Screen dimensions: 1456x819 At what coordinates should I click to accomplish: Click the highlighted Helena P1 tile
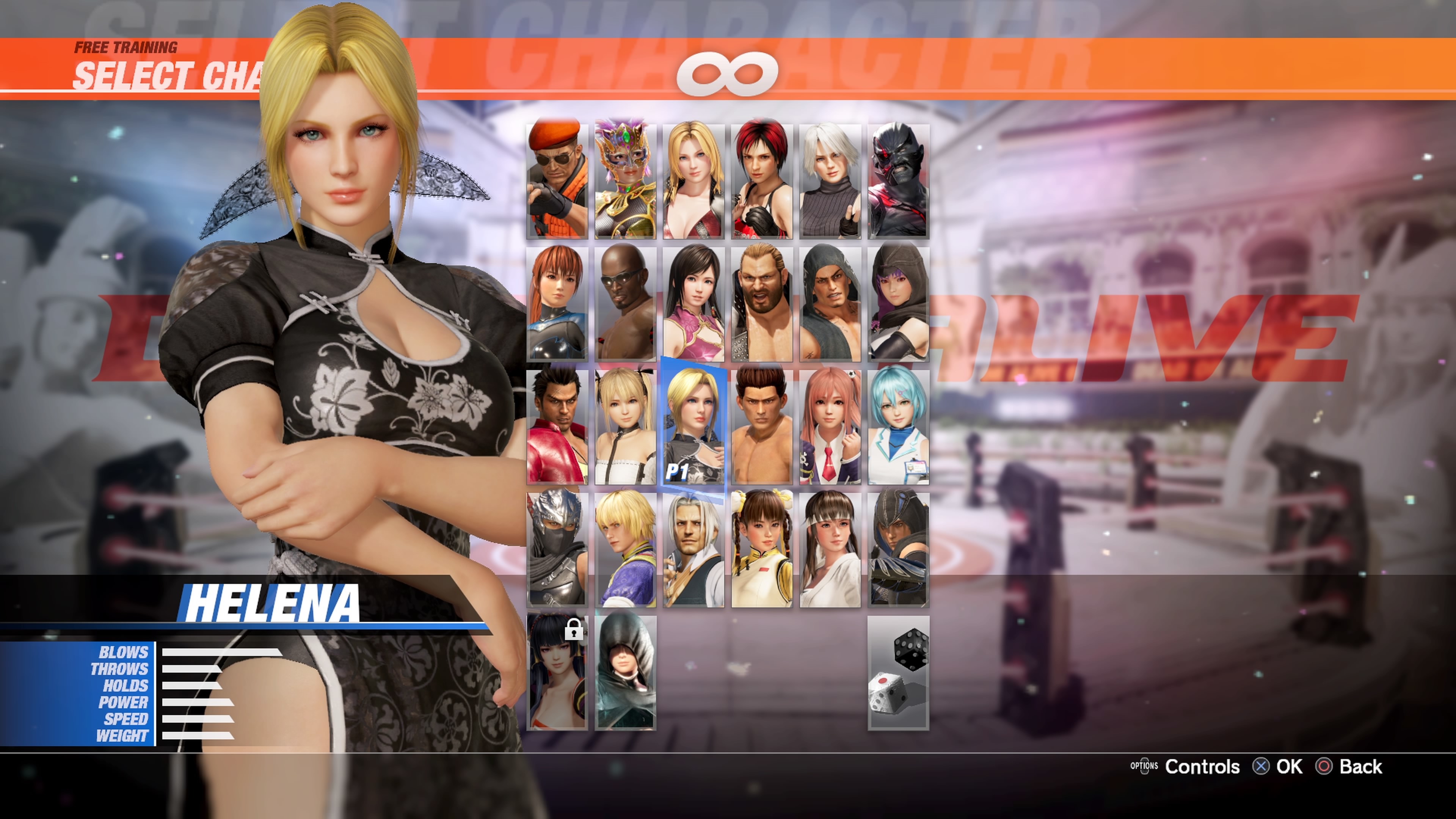tap(693, 427)
